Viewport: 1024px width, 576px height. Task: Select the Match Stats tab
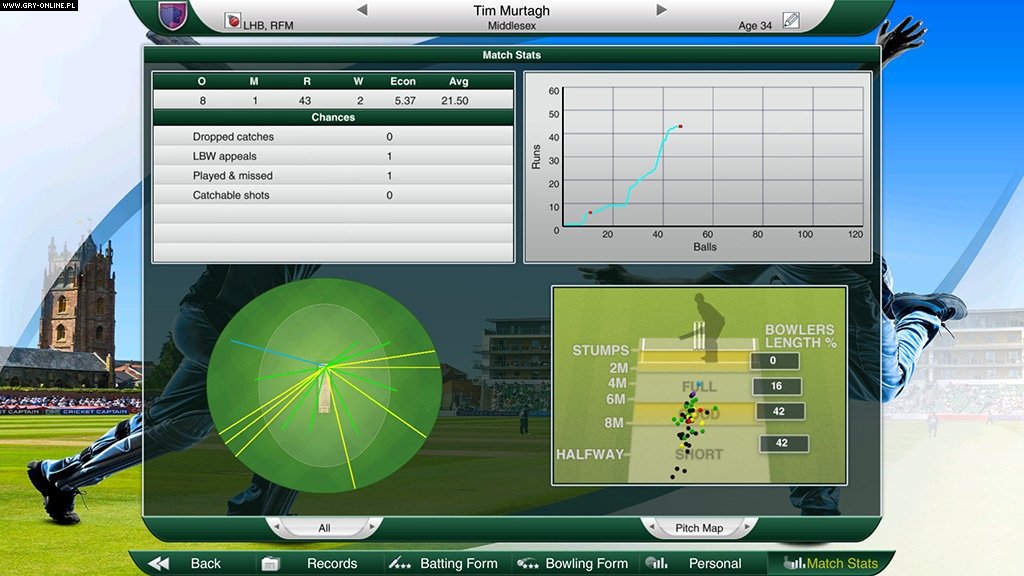[x=831, y=563]
